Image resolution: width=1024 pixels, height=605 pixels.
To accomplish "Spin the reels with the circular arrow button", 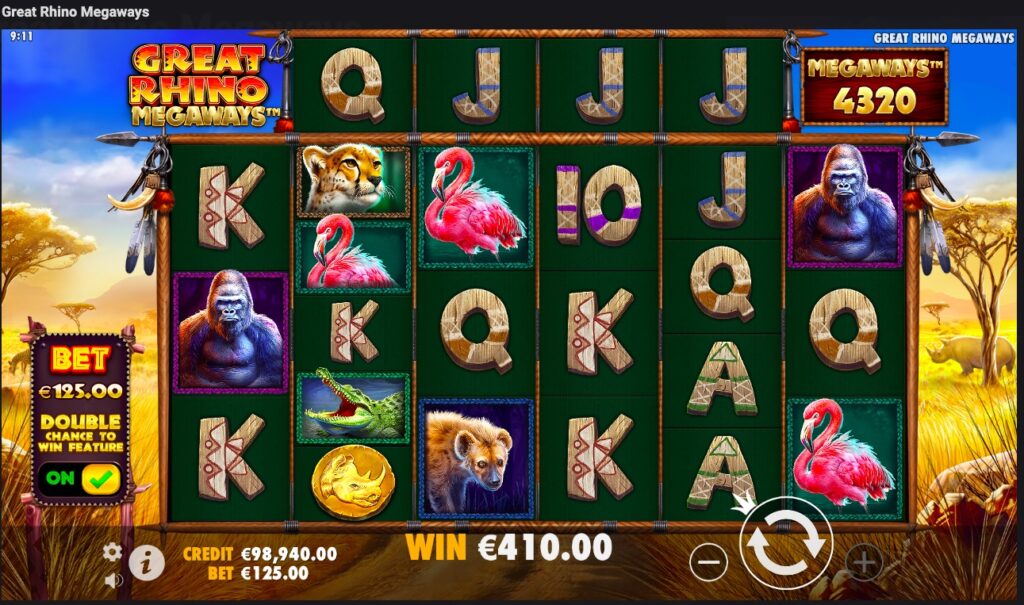I will (x=786, y=546).
